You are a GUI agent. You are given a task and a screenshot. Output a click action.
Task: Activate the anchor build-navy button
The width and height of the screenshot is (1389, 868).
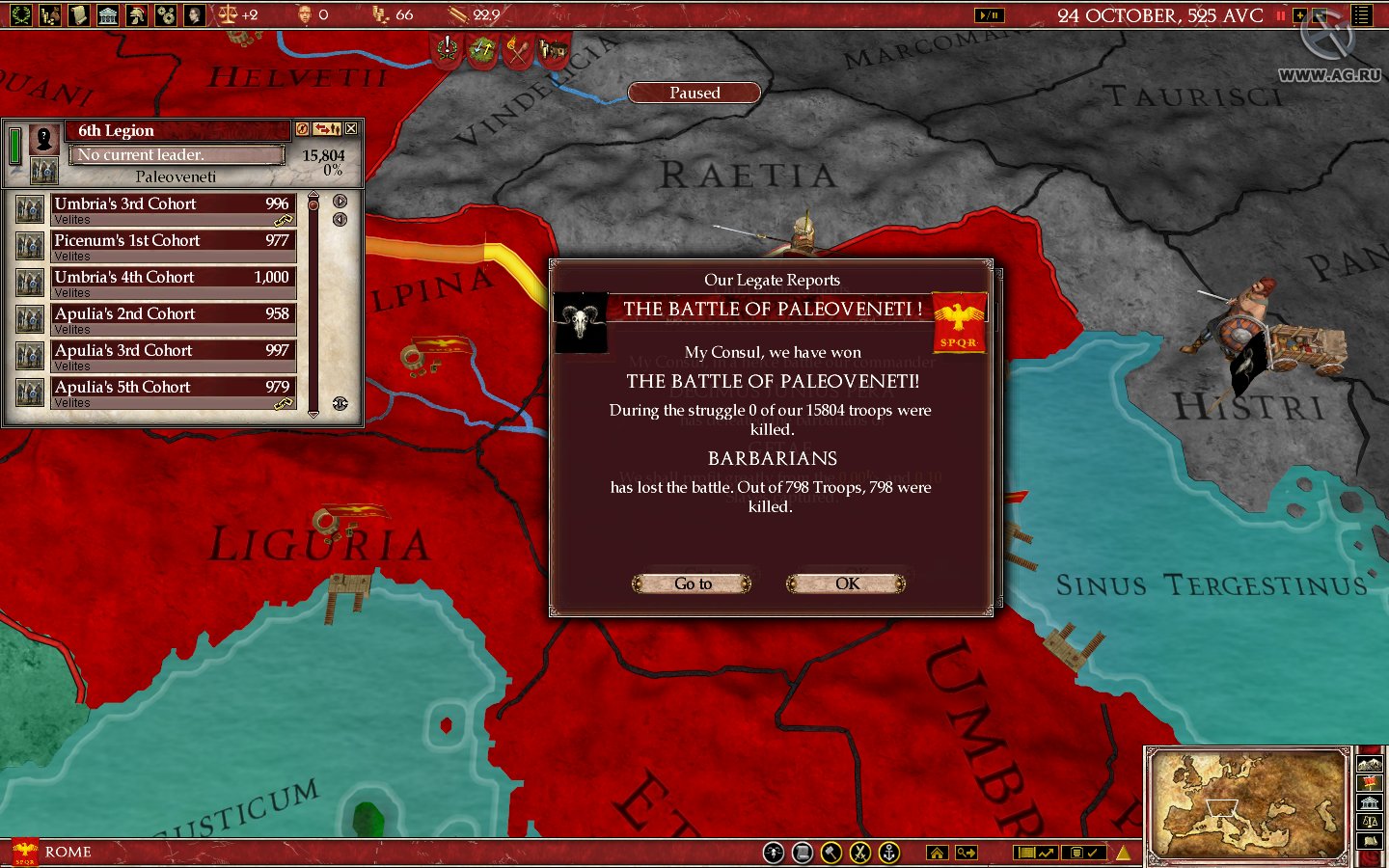coord(889,853)
